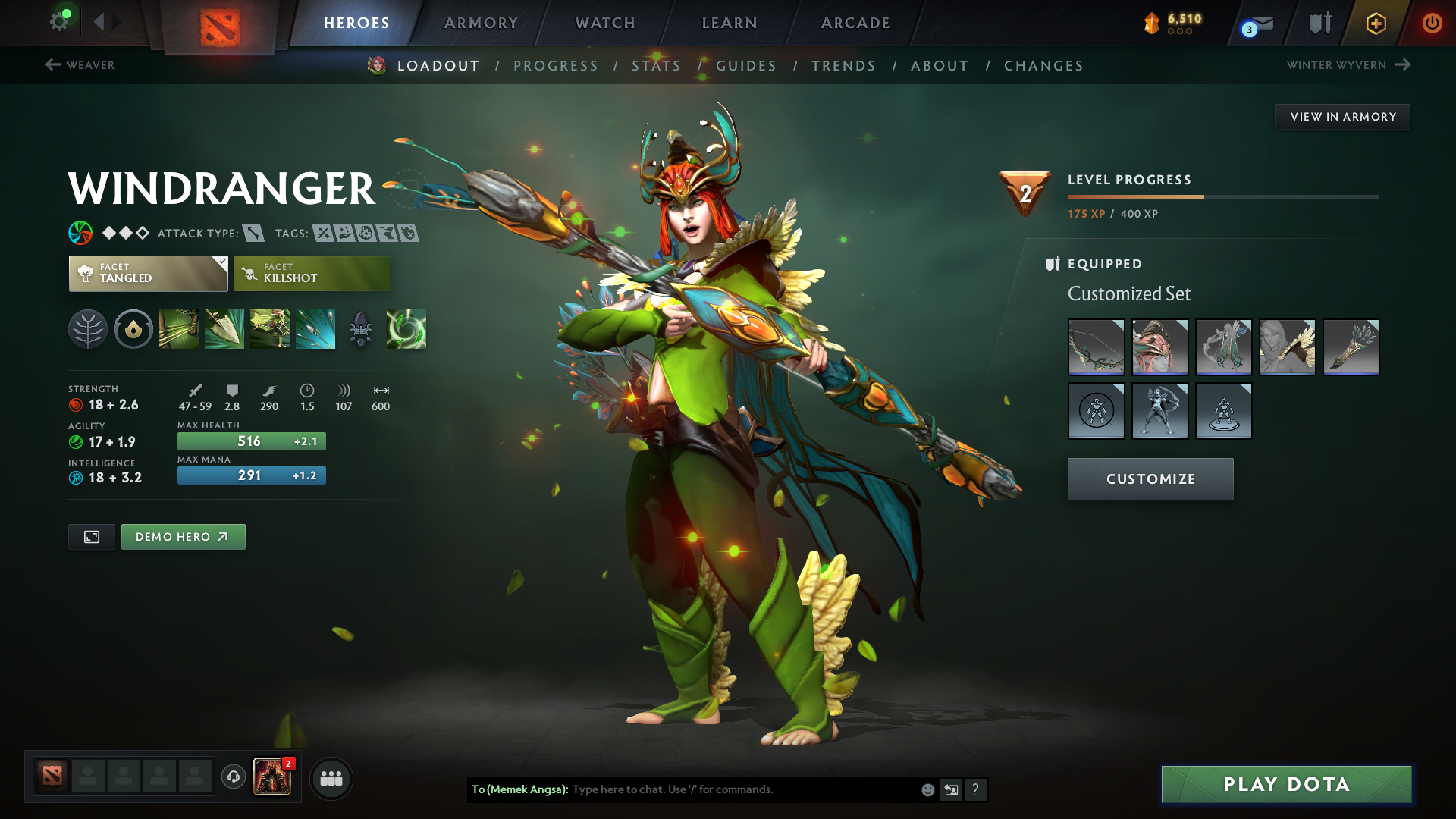This screenshot has width=1456, height=819.
Task: Open the Guides section
Action: 746,66
